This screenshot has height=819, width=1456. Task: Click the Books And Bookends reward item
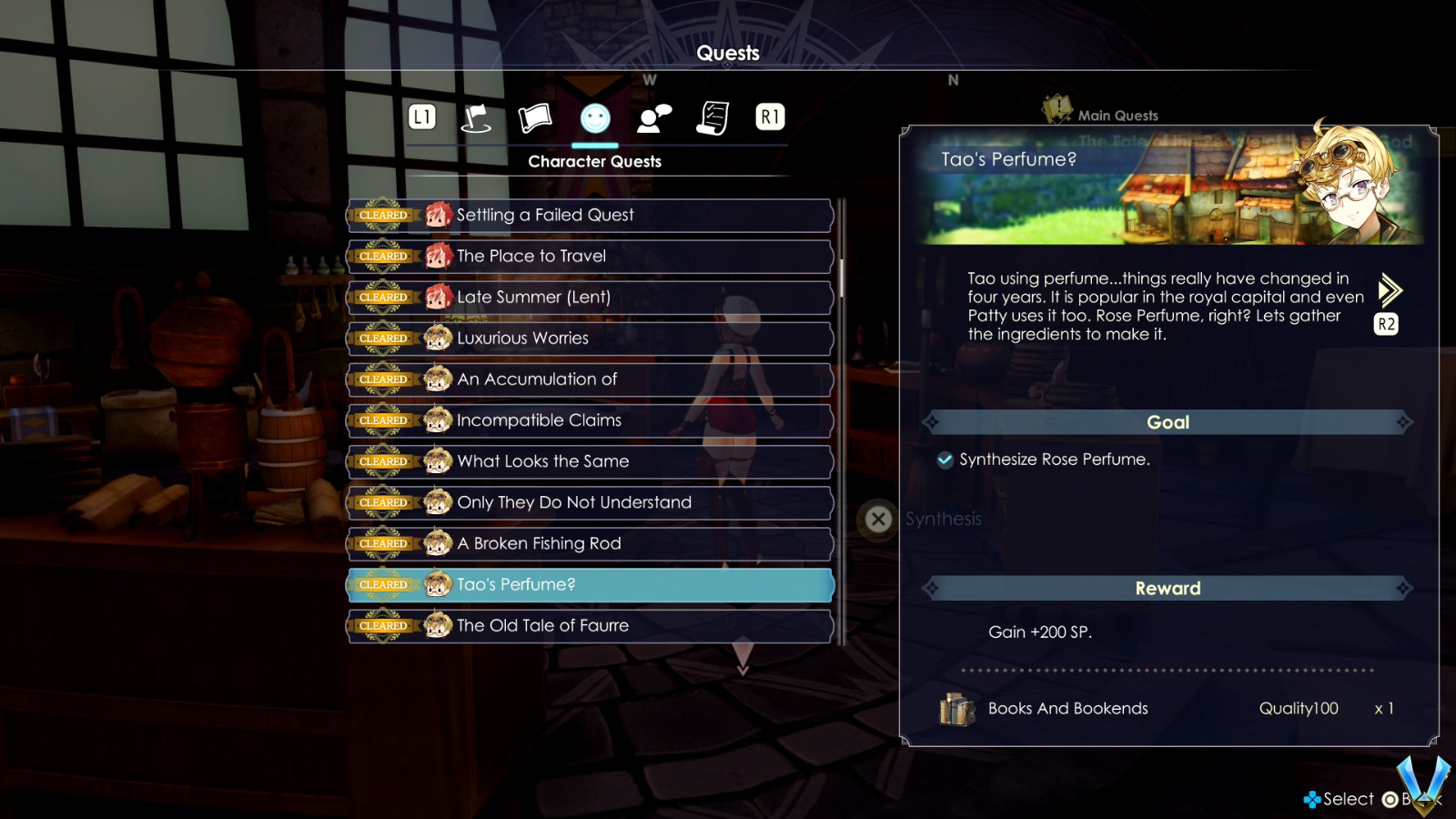1067,708
